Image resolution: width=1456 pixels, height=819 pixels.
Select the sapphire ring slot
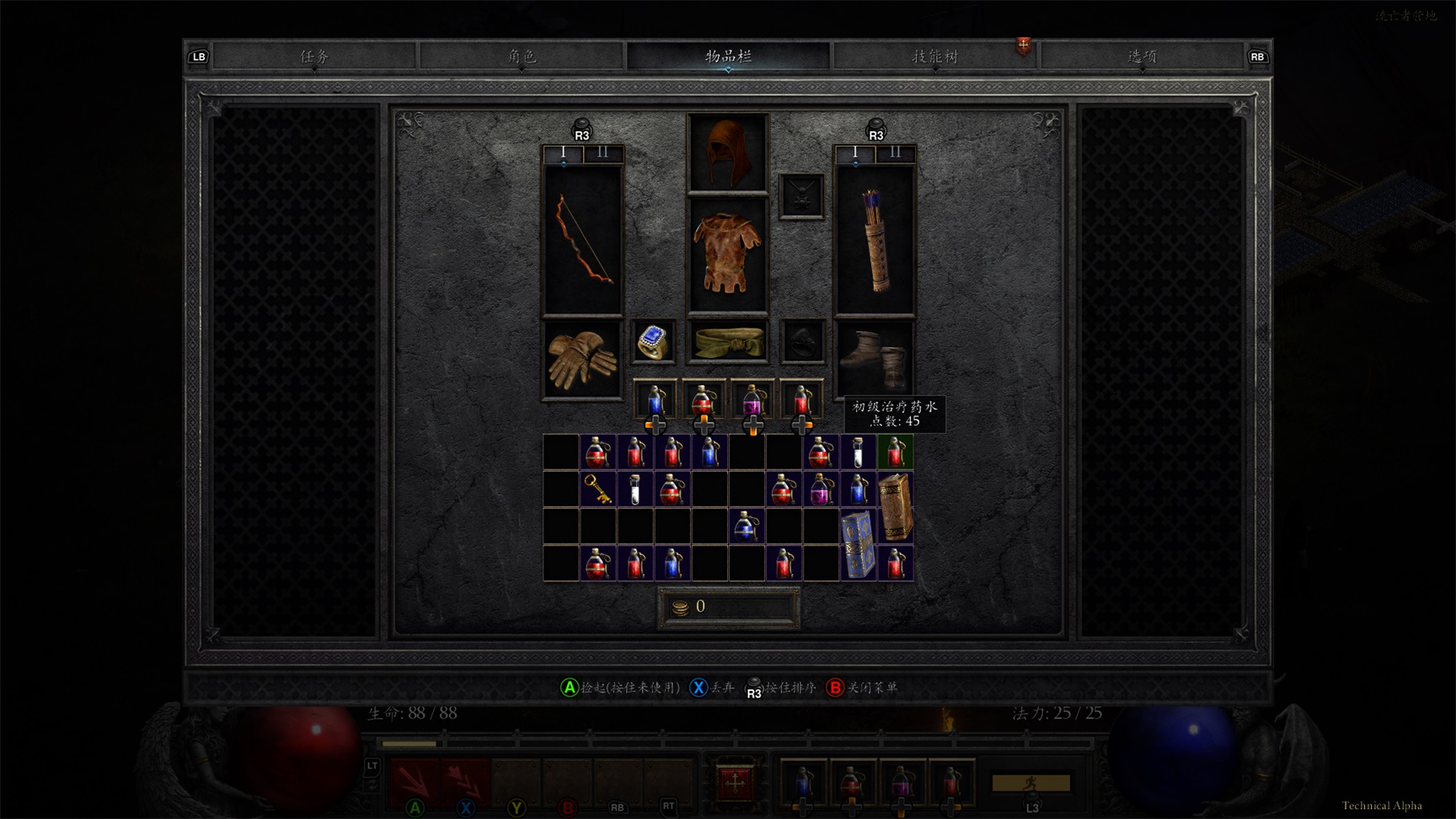click(x=653, y=341)
